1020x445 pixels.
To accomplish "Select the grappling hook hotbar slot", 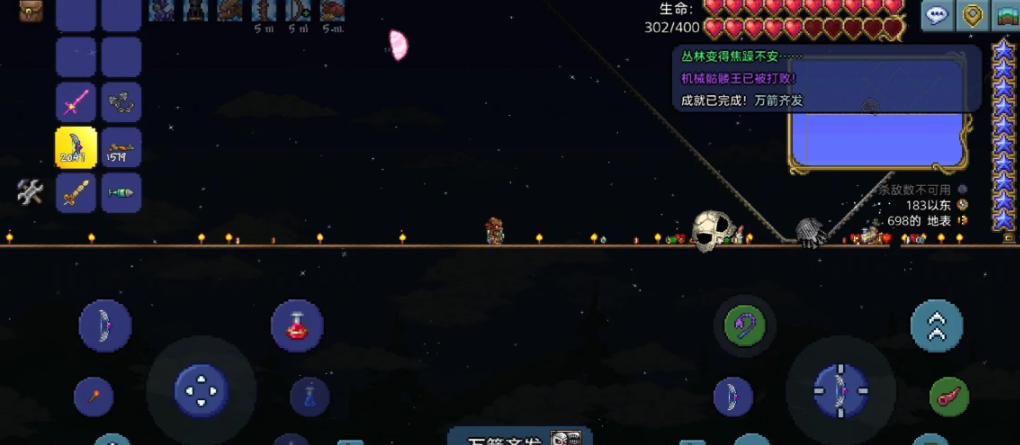I will click(121, 102).
